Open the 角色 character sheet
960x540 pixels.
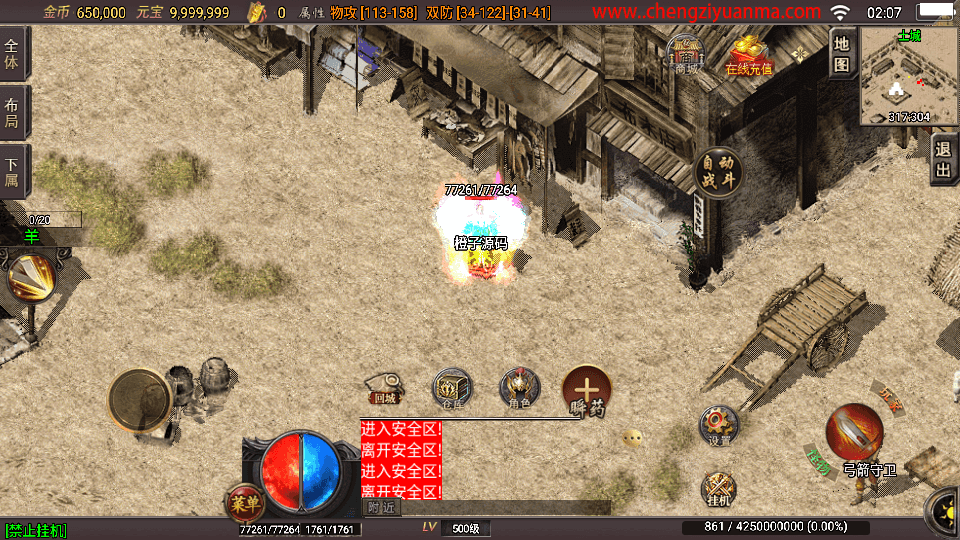519,388
